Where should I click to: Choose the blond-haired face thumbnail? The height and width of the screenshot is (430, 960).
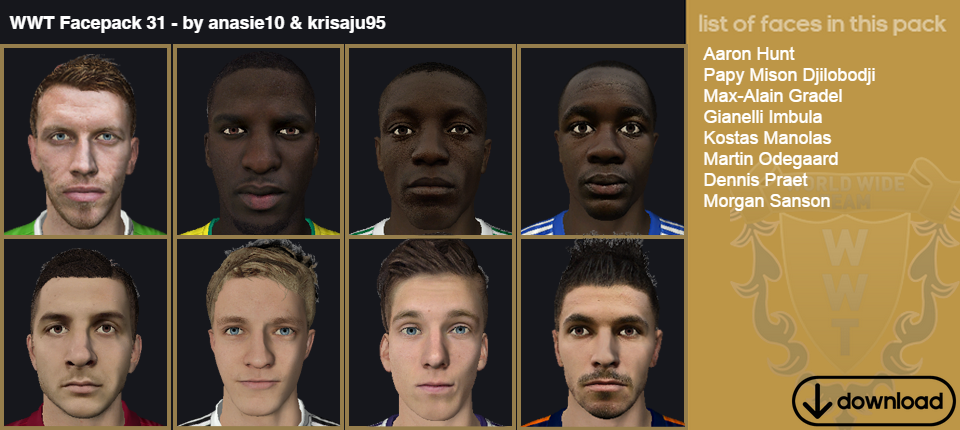pos(258,333)
